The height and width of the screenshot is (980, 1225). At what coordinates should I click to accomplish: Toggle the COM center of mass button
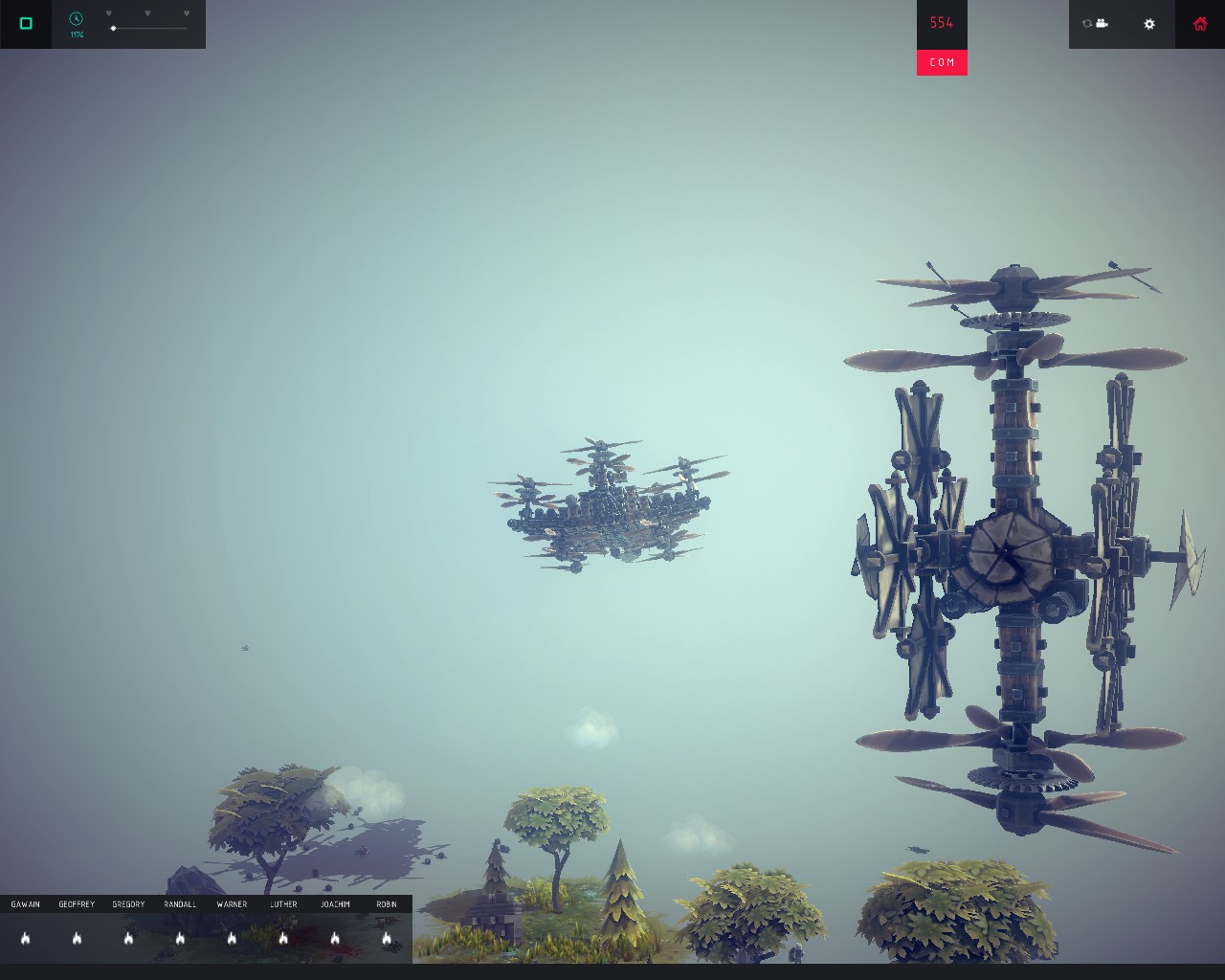click(x=942, y=62)
